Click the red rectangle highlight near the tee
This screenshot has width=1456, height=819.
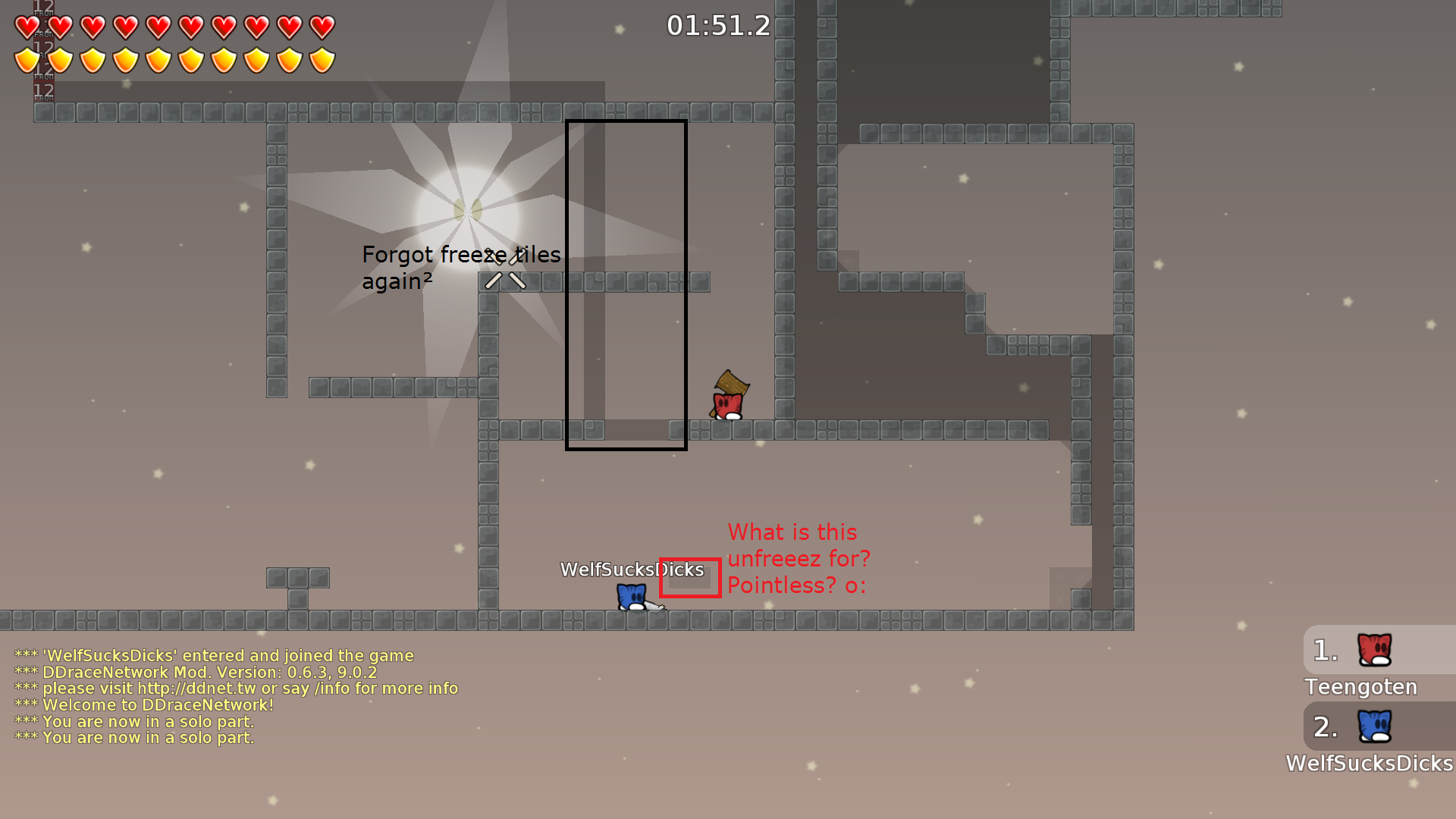point(690,578)
